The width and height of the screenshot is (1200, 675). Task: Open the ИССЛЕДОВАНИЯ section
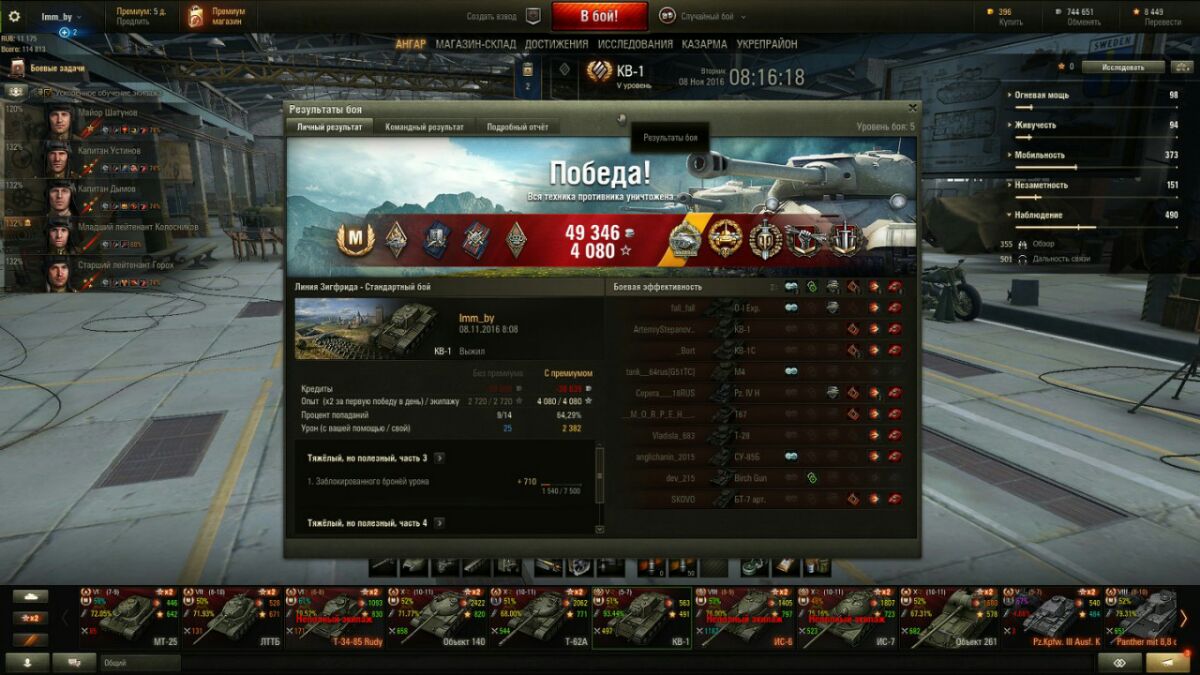coord(635,44)
